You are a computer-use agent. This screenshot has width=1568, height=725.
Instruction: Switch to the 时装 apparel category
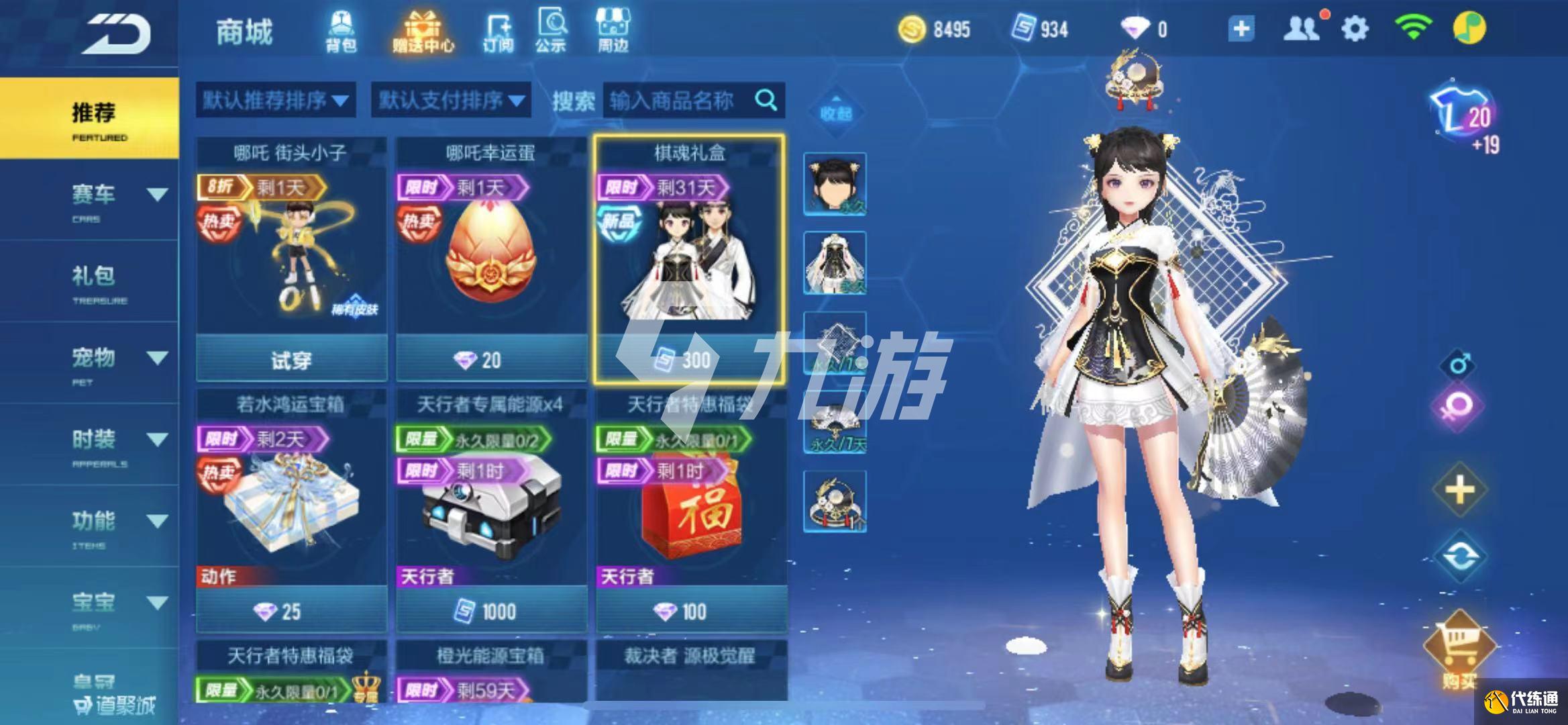tap(94, 444)
